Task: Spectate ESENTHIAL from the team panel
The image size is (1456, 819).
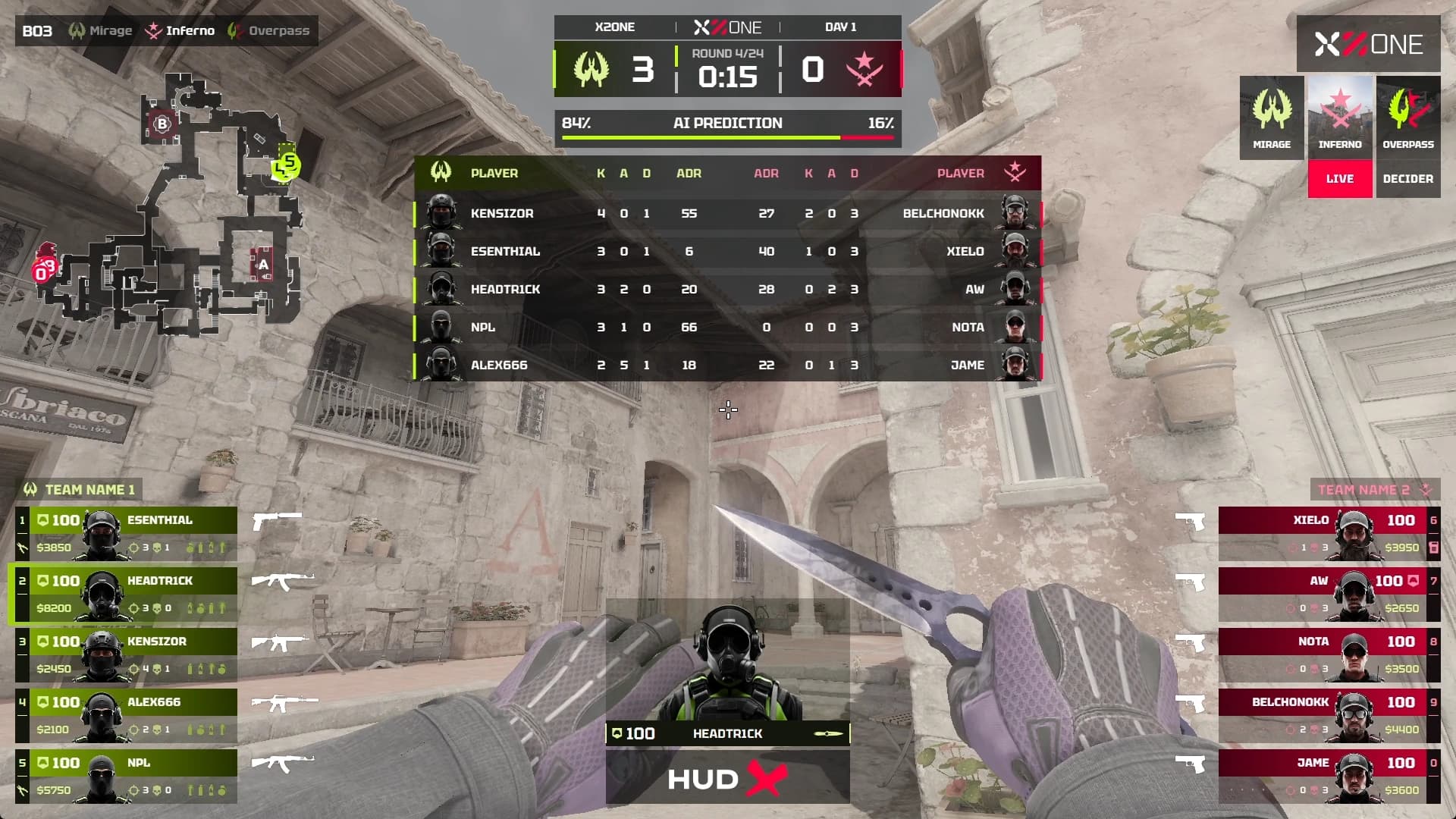Action: coord(126,533)
